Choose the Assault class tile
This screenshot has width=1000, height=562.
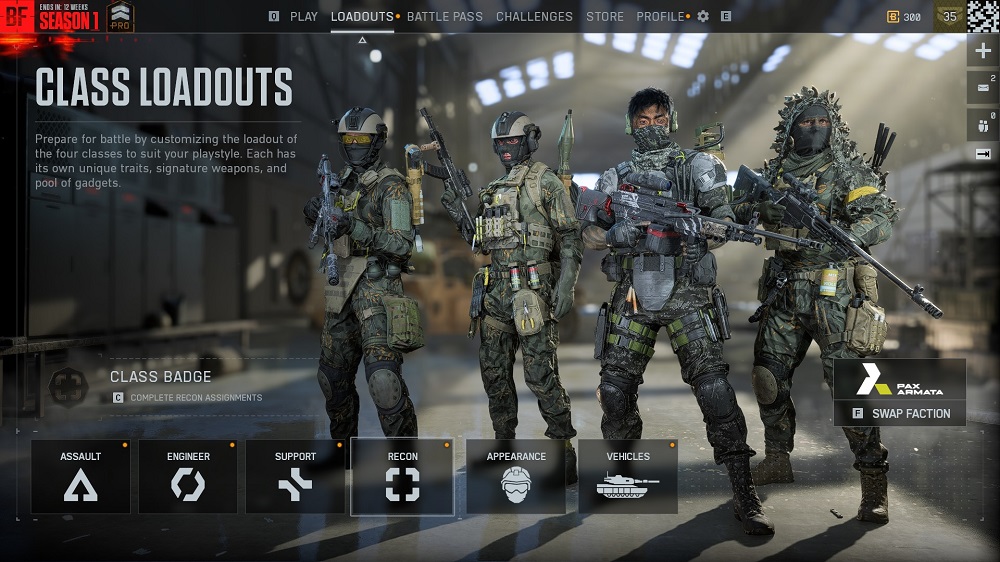[81, 476]
